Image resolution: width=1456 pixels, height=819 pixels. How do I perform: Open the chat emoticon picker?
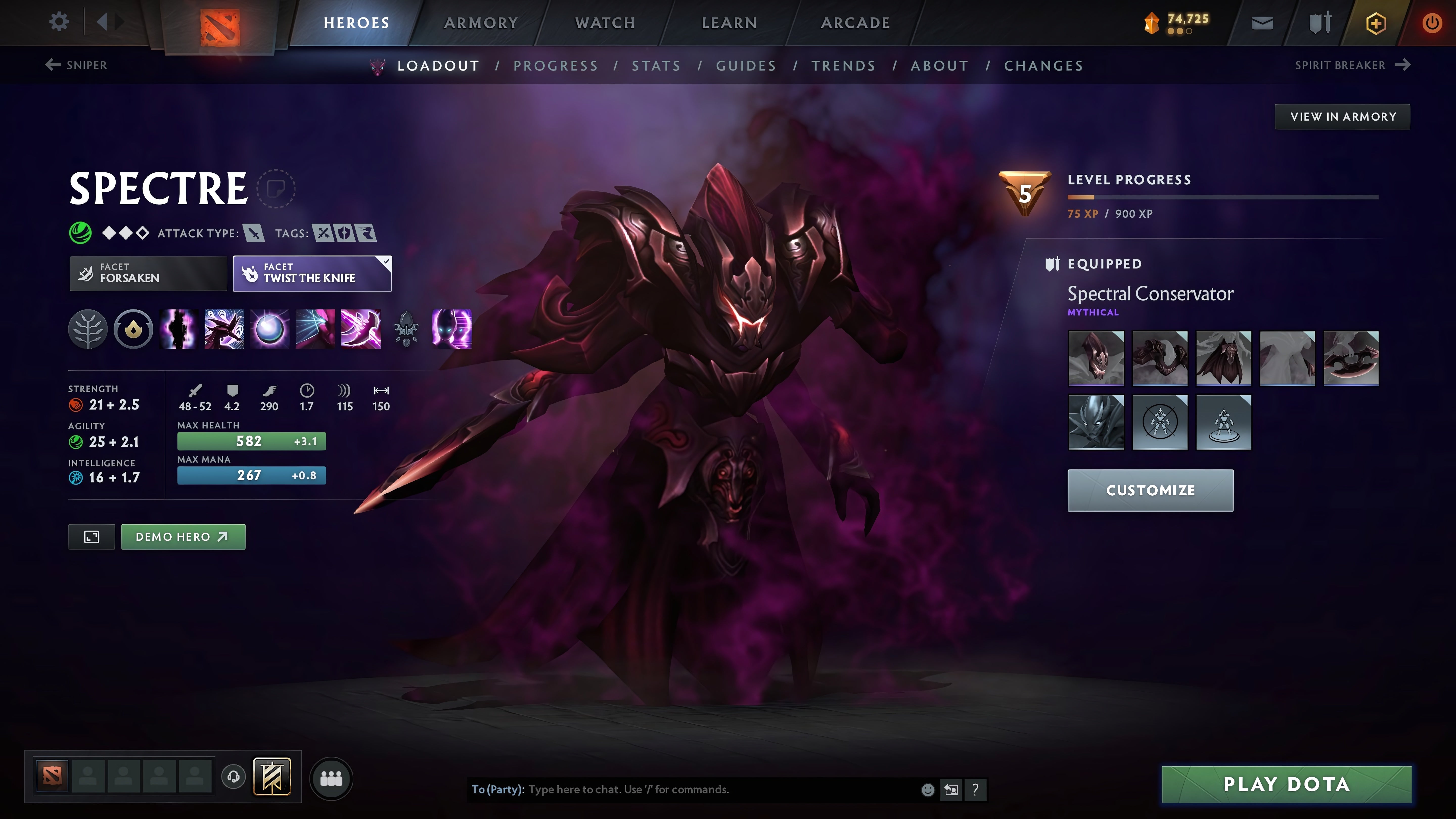click(928, 790)
